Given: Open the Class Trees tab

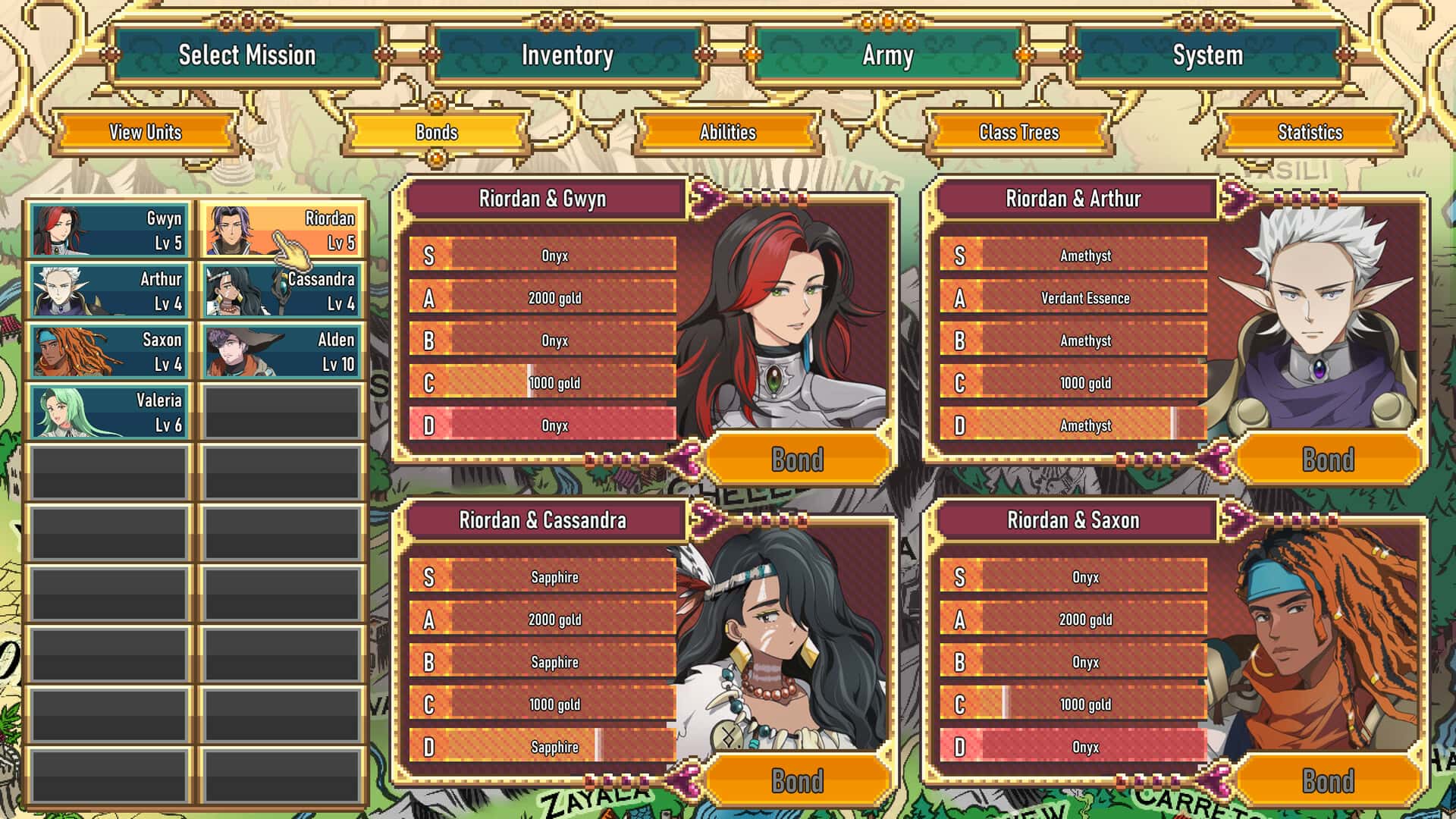Looking at the screenshot, I should pos(1017,133).
